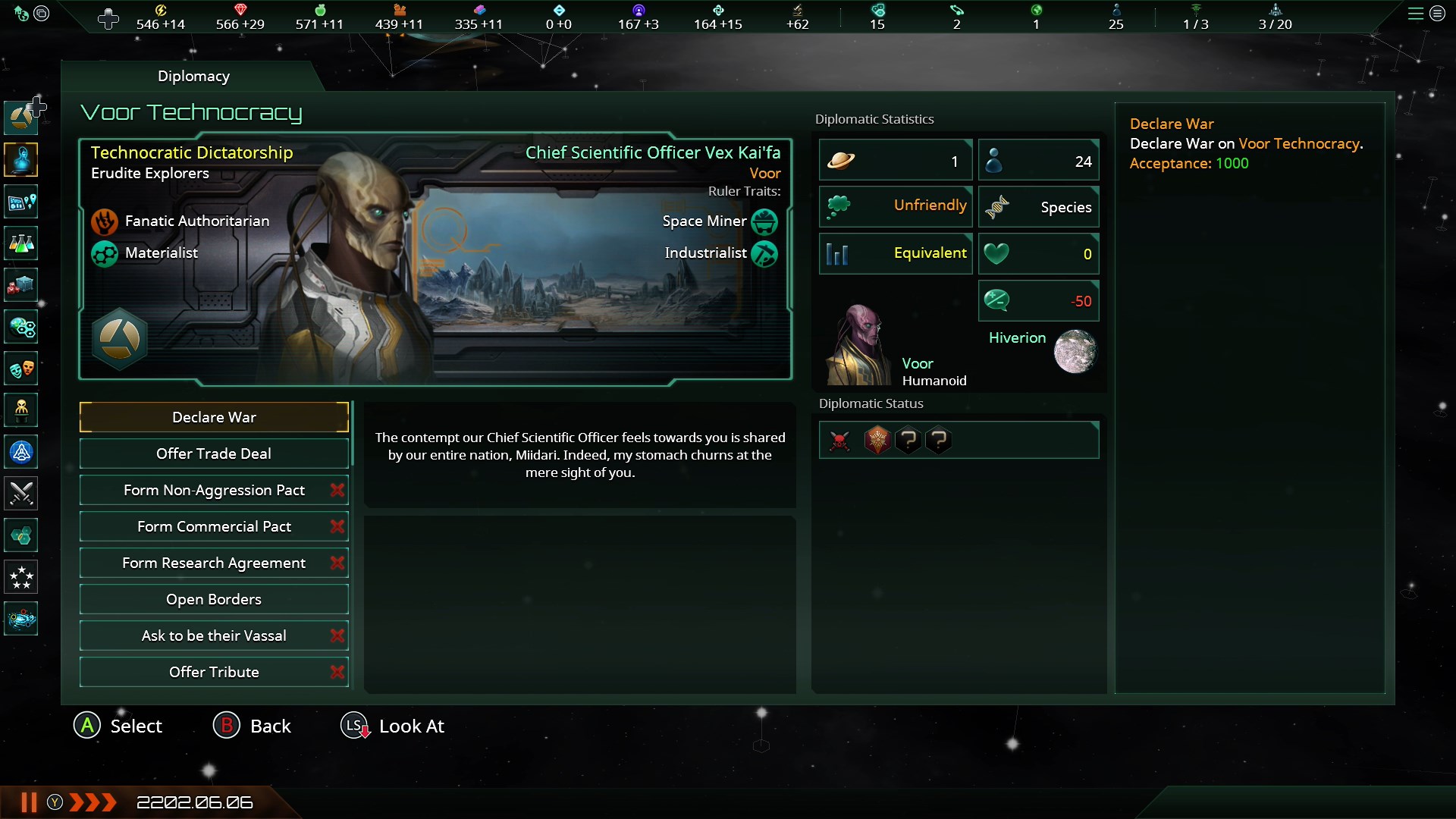This screenshot has height=819, width=1456.
Task: Choose the Offer Tribute option
Action: [x=214, y=672]
